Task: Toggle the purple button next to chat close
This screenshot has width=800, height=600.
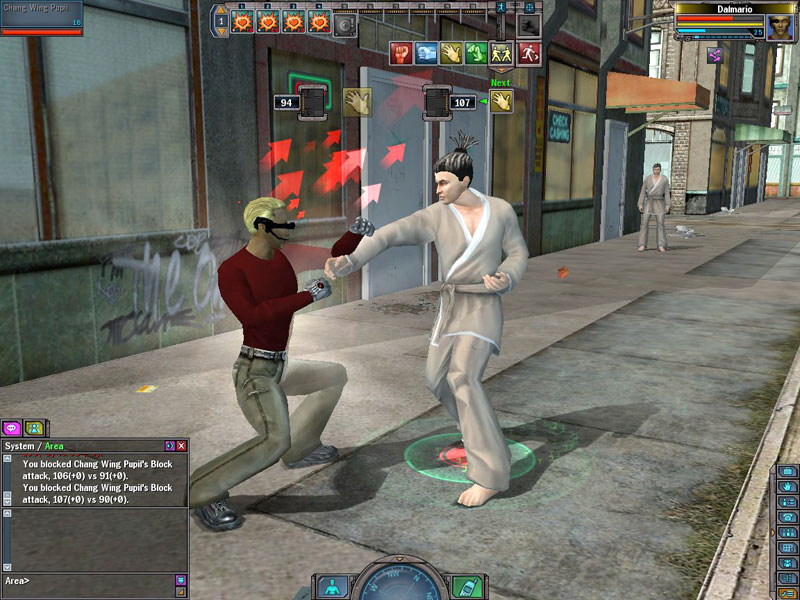Action: pos(169,446)
